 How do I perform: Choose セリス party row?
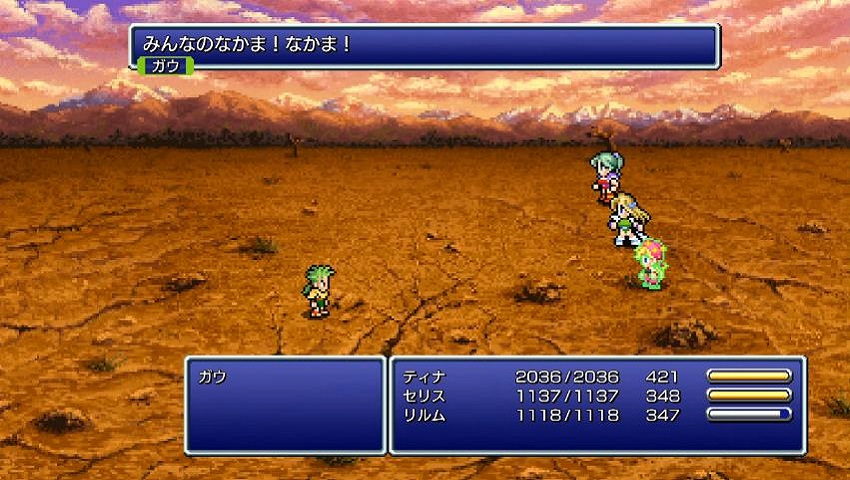(x=424, y=395)
